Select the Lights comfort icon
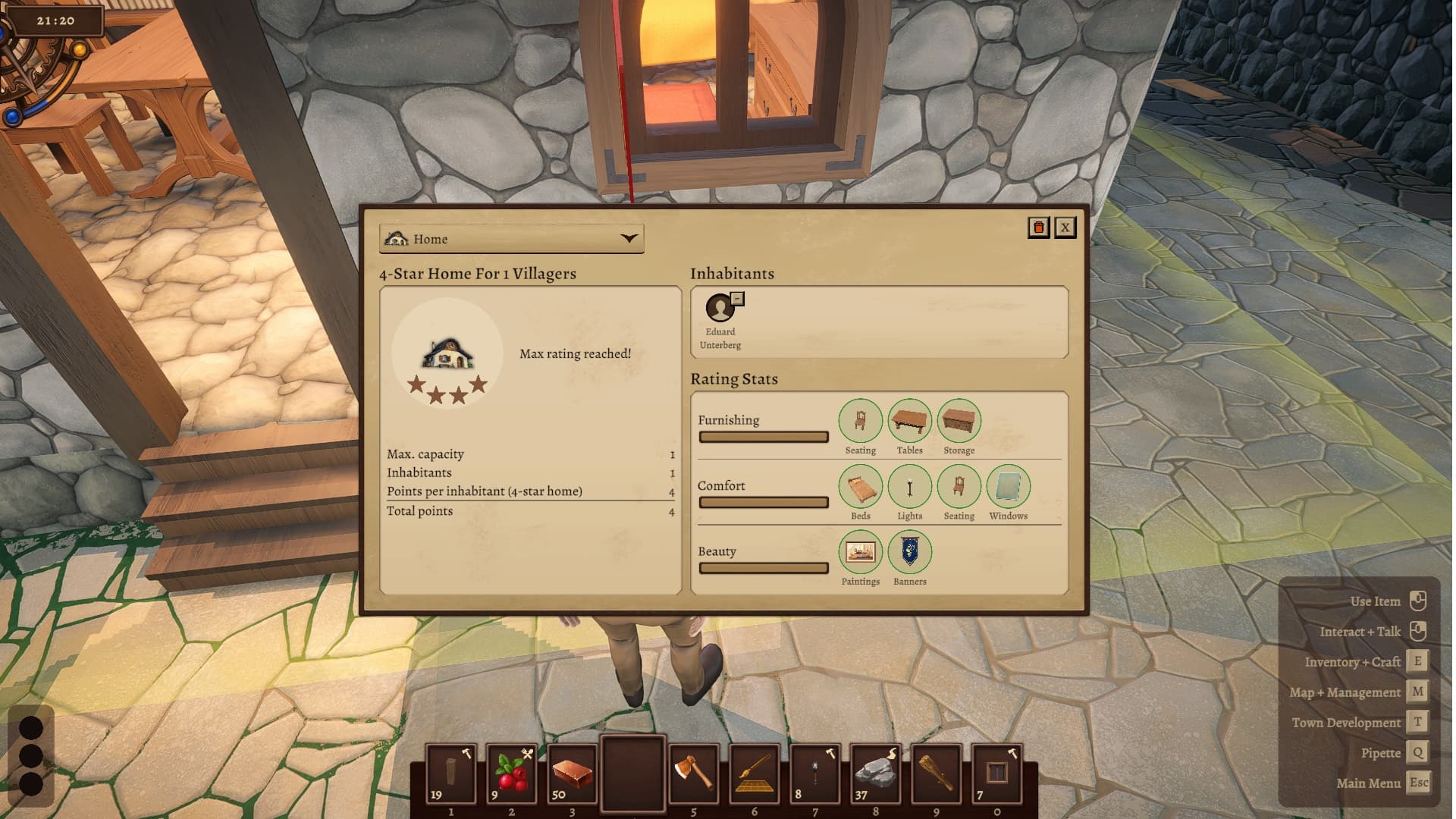This screenshot has height=819, width=1456. [x=909, y=487]
